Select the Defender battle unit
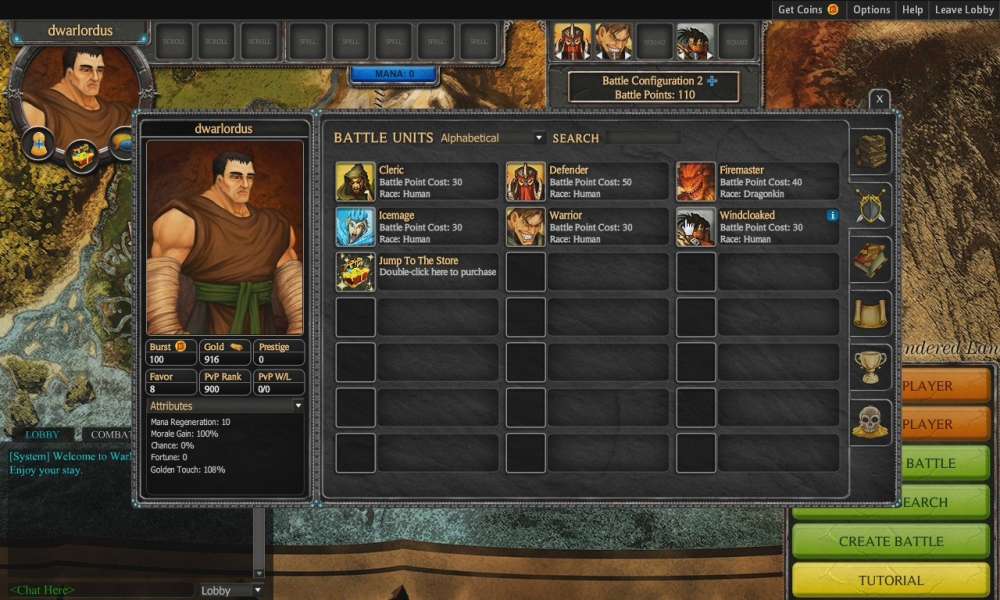Viewport: 1000px width, 600px height. 587,182
